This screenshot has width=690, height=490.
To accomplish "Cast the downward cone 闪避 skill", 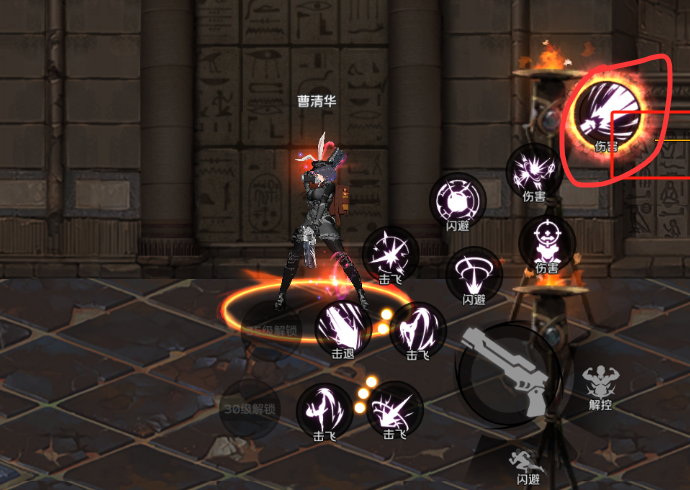I will coord(473,273).
